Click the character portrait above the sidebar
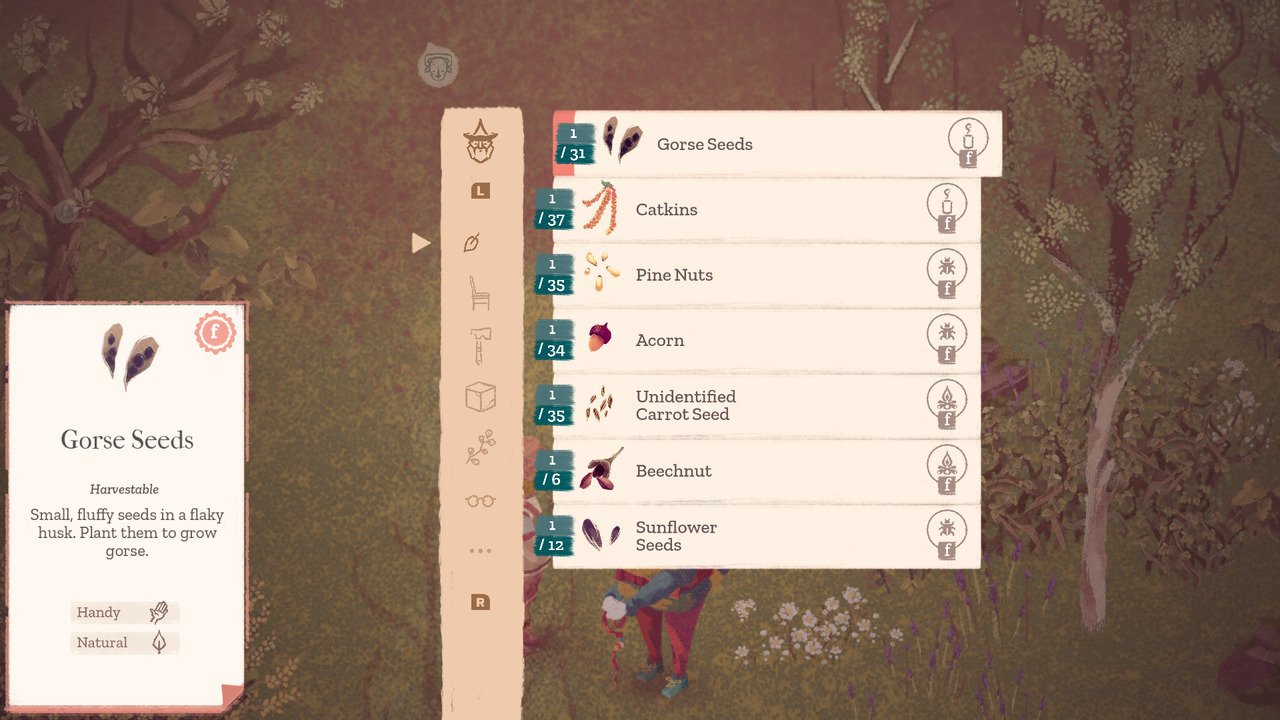The image size is (1280, 720). pos(438,66)
